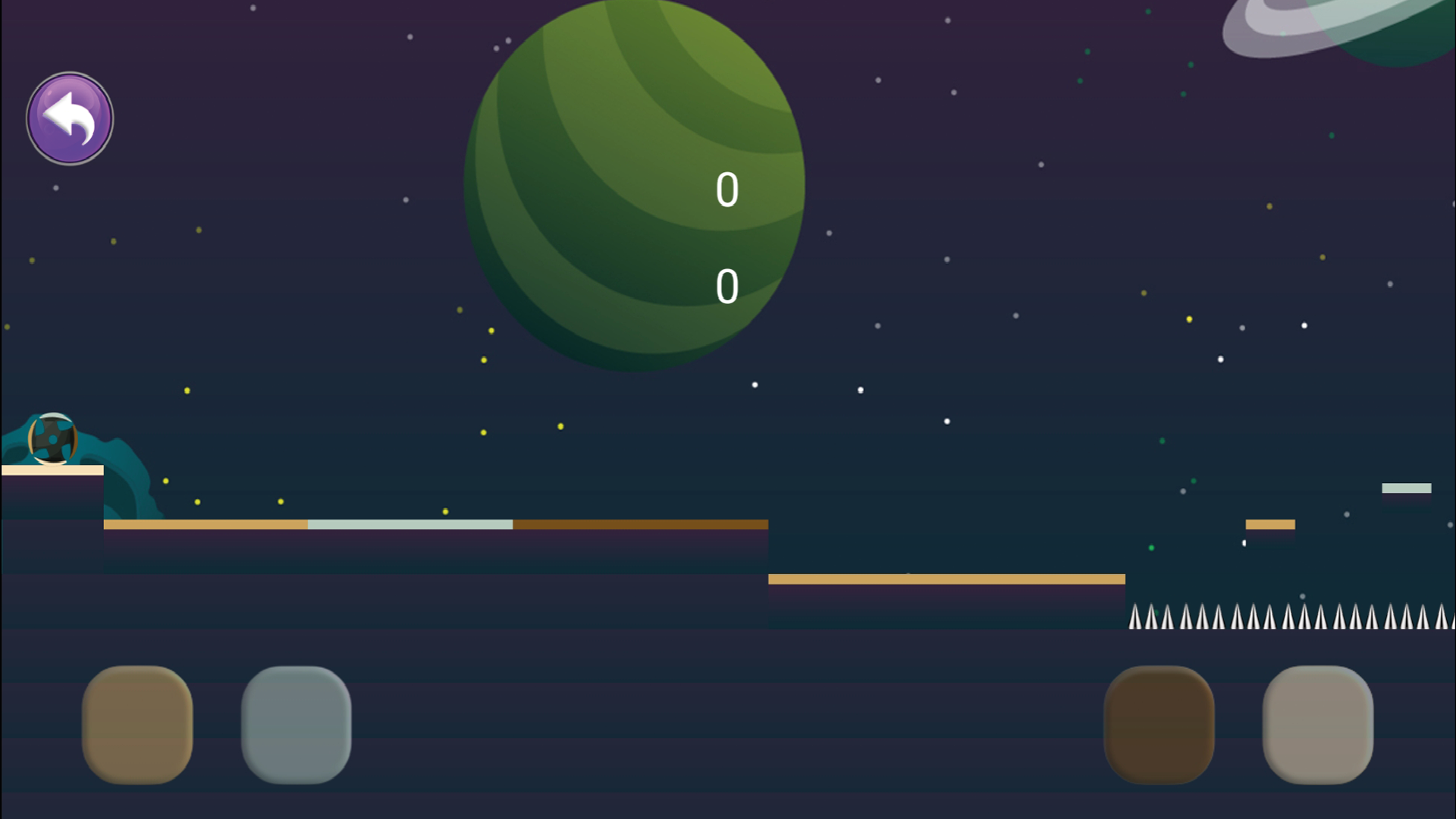Click the upper score zero digit
This screenshot has width=1456, height=819.
pos(726,190)
